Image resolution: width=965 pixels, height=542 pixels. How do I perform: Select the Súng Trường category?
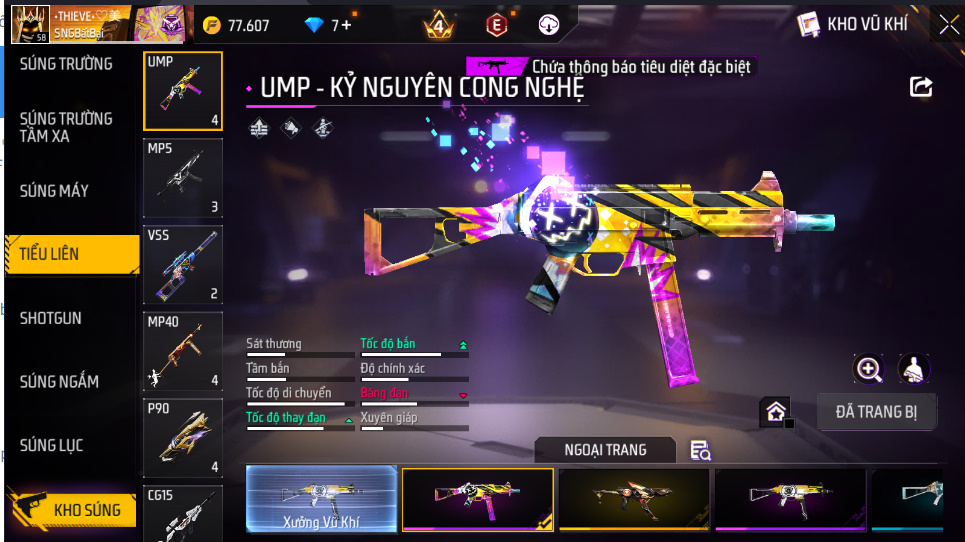click(66, 64)
